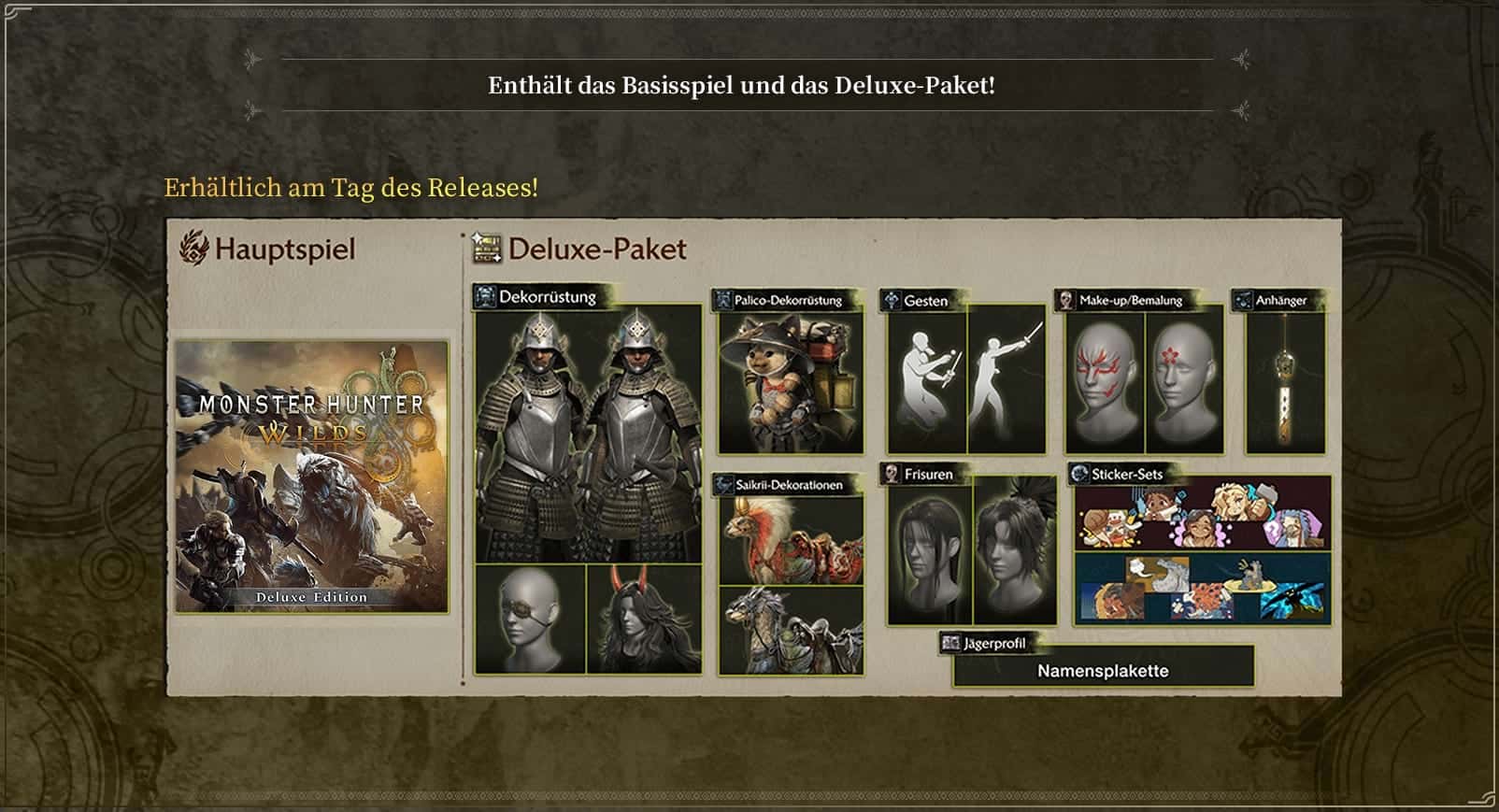Choose the eyepatch head accessory thumbnail

point(530,619)
